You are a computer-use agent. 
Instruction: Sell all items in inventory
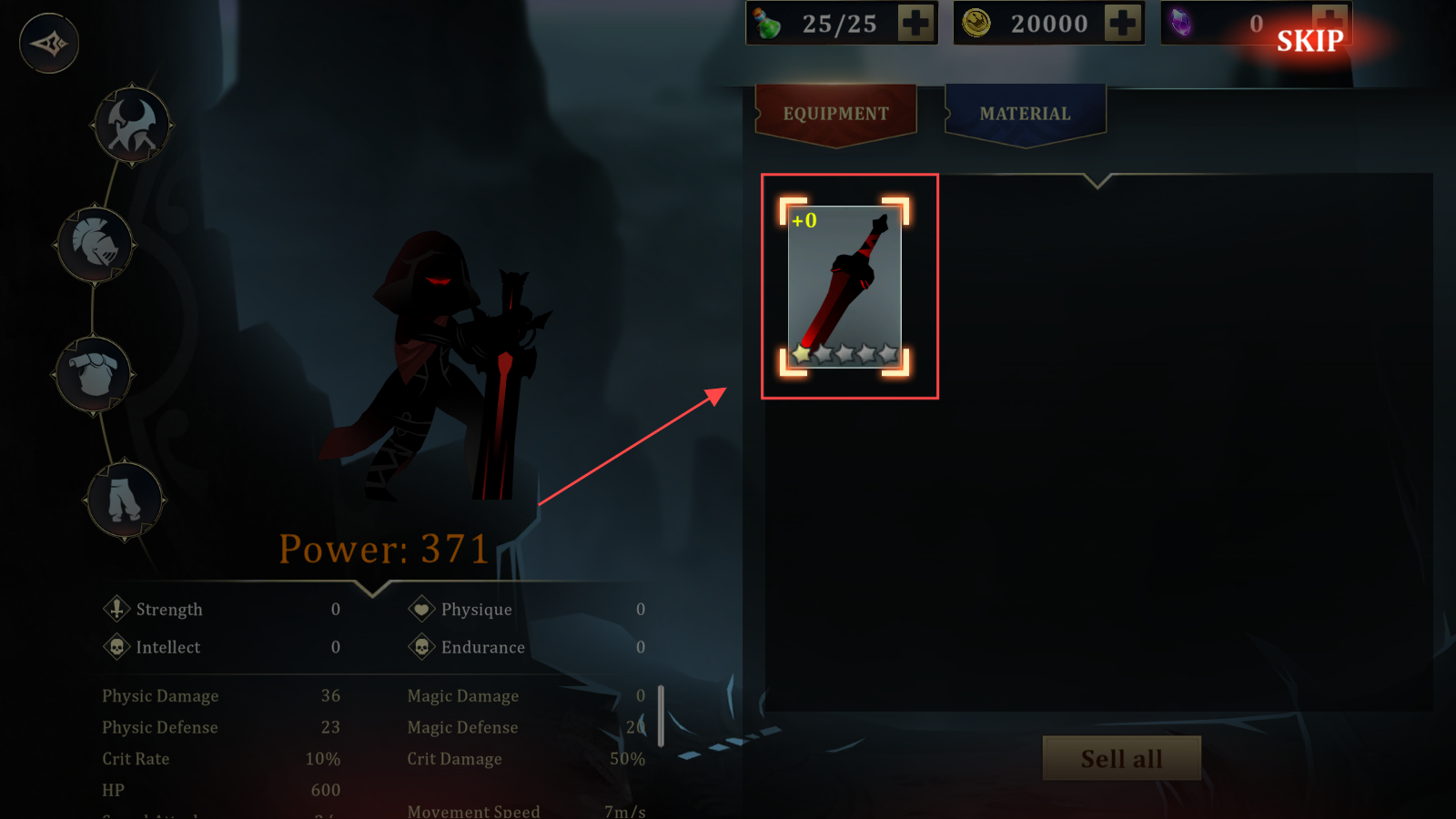1121,758
